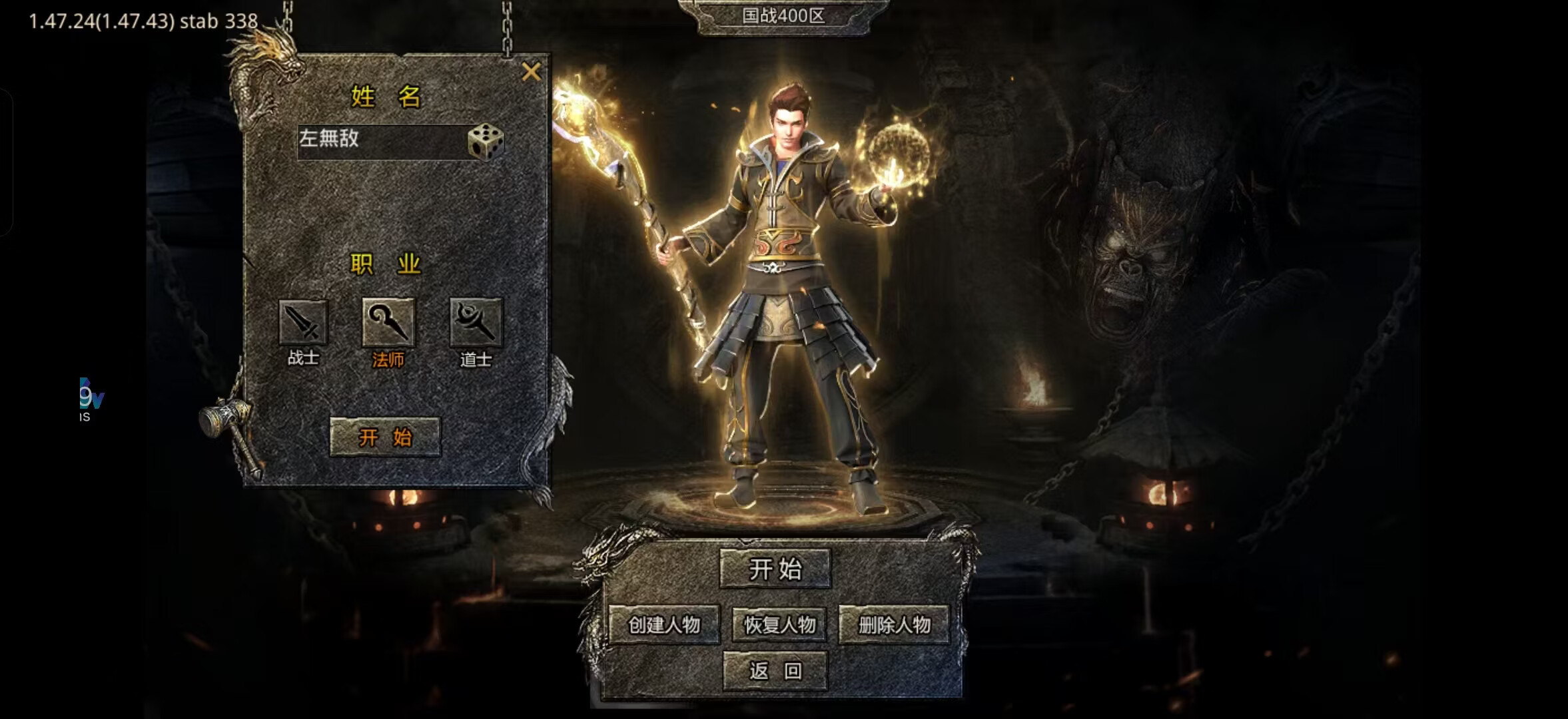1568x719 pixels.
Task: Click the 国战400区 server banner
Action: point(783,16)
